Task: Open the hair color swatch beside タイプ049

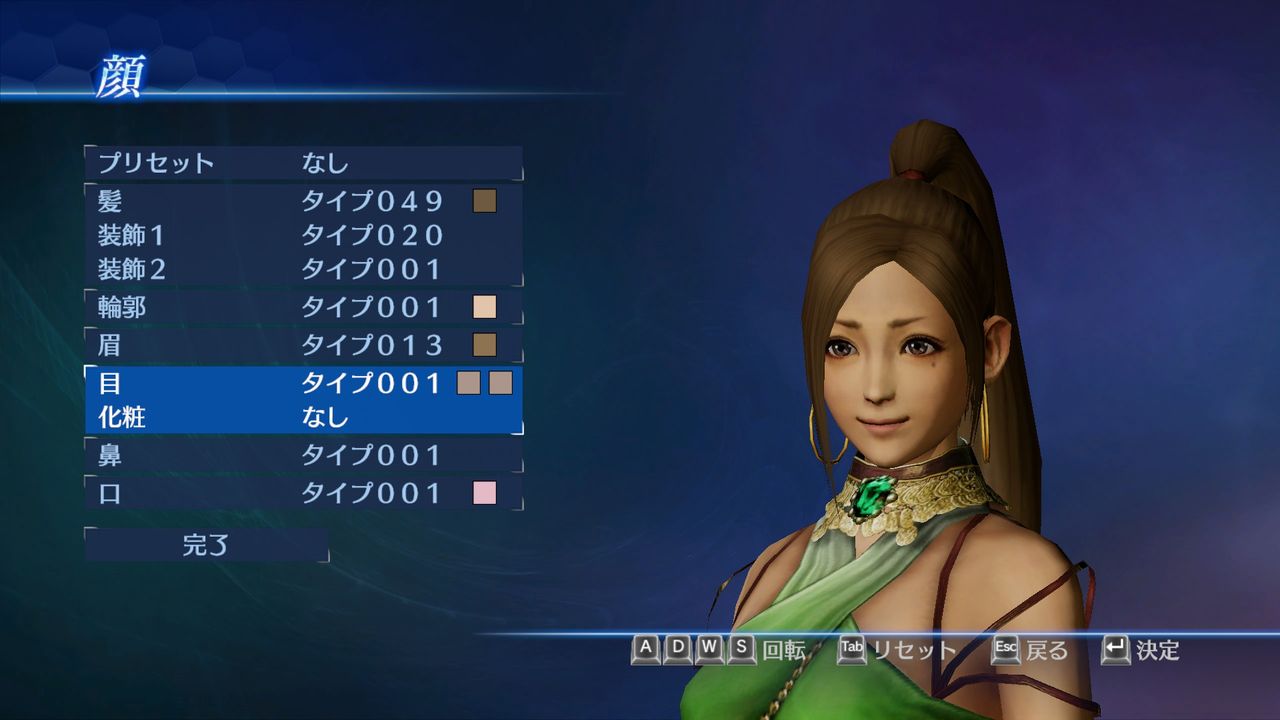Action: point(487,201)
